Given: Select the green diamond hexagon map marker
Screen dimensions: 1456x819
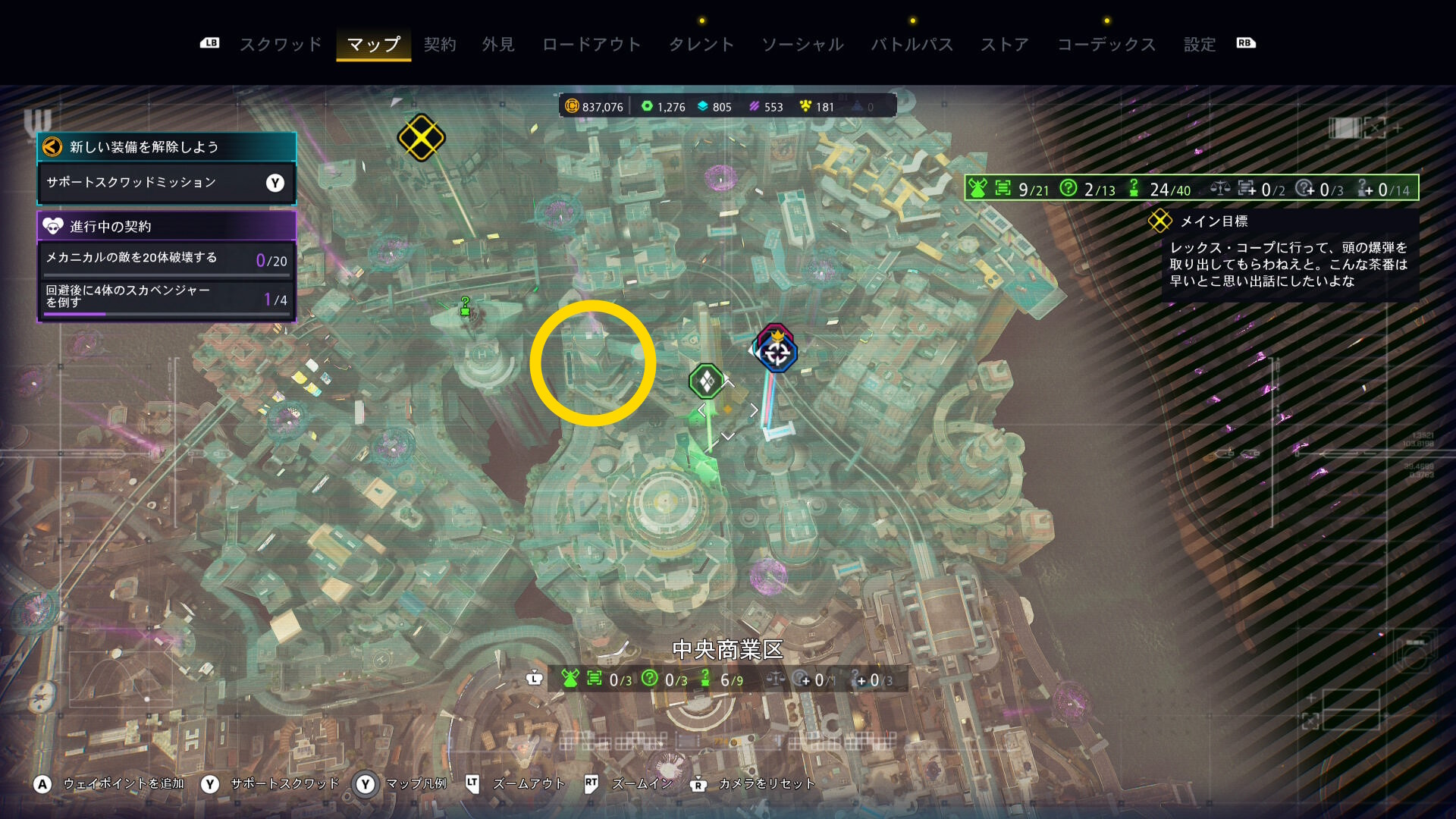Looking at the screenshot, I should click(707, 381).
